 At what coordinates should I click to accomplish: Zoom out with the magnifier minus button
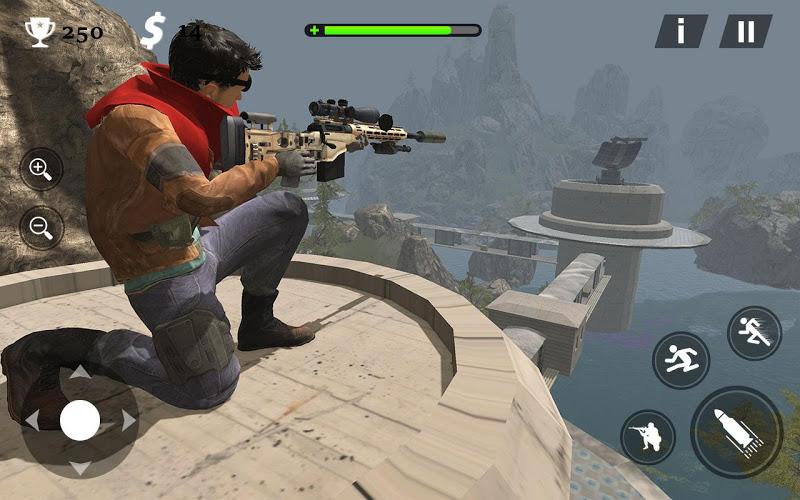(x=41, y=227)
